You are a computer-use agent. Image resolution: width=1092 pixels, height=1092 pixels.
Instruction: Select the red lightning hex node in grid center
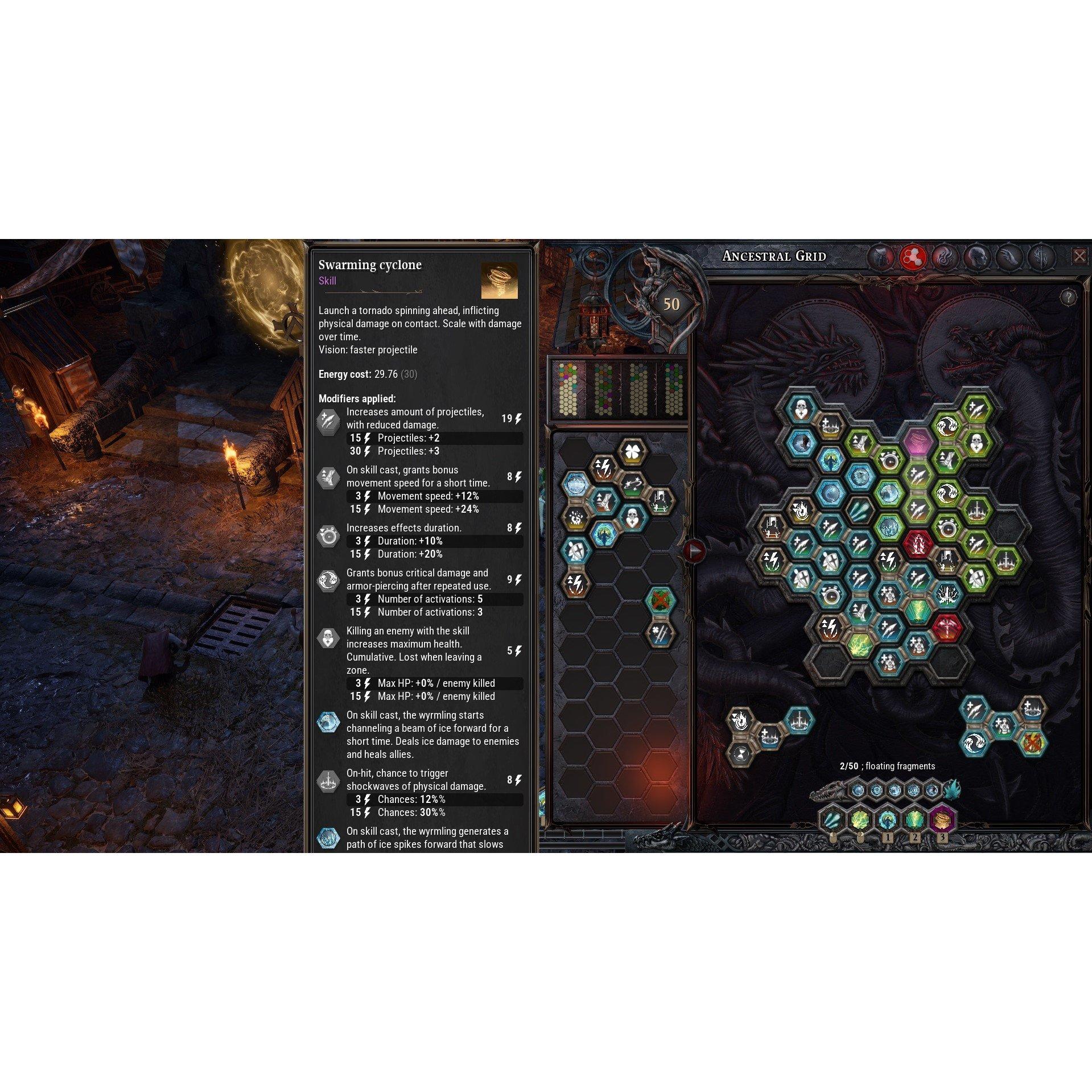coord(919,544)
